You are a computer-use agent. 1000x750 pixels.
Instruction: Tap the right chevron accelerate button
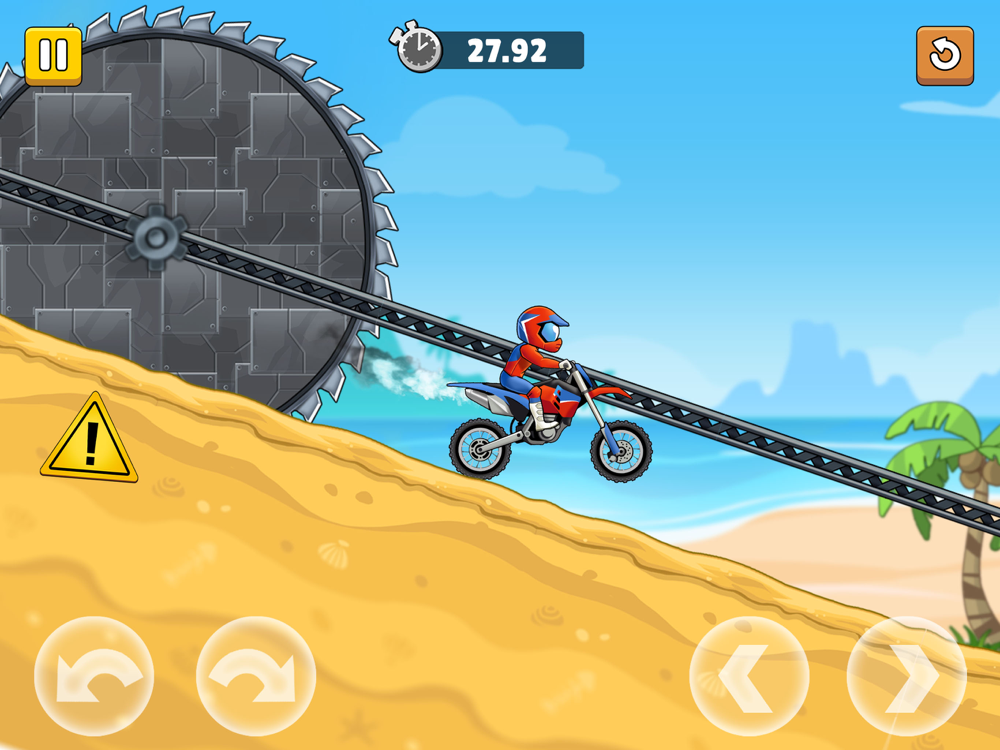[907, 677]
